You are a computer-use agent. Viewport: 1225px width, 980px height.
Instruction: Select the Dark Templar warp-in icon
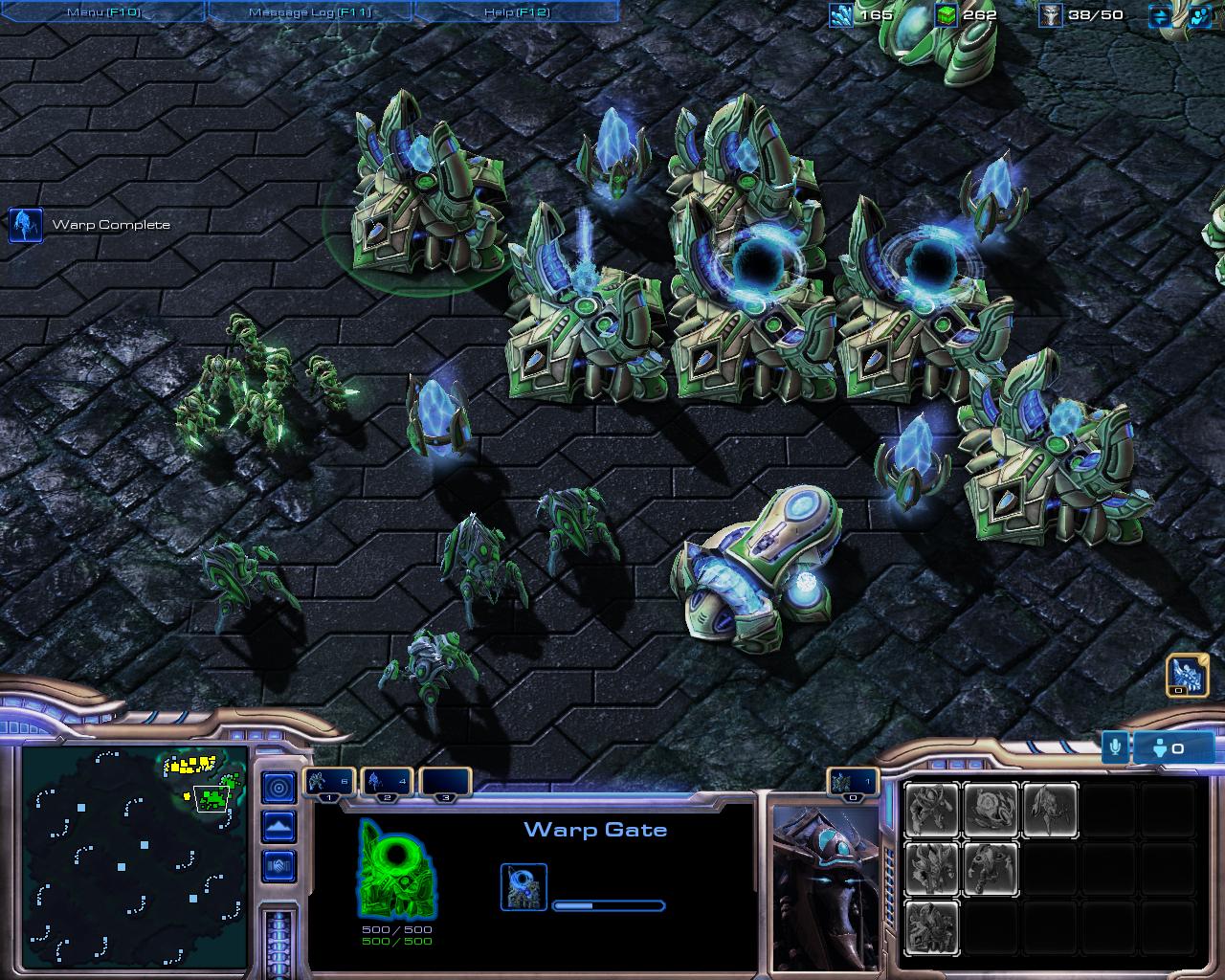click(x=991, y=867)
